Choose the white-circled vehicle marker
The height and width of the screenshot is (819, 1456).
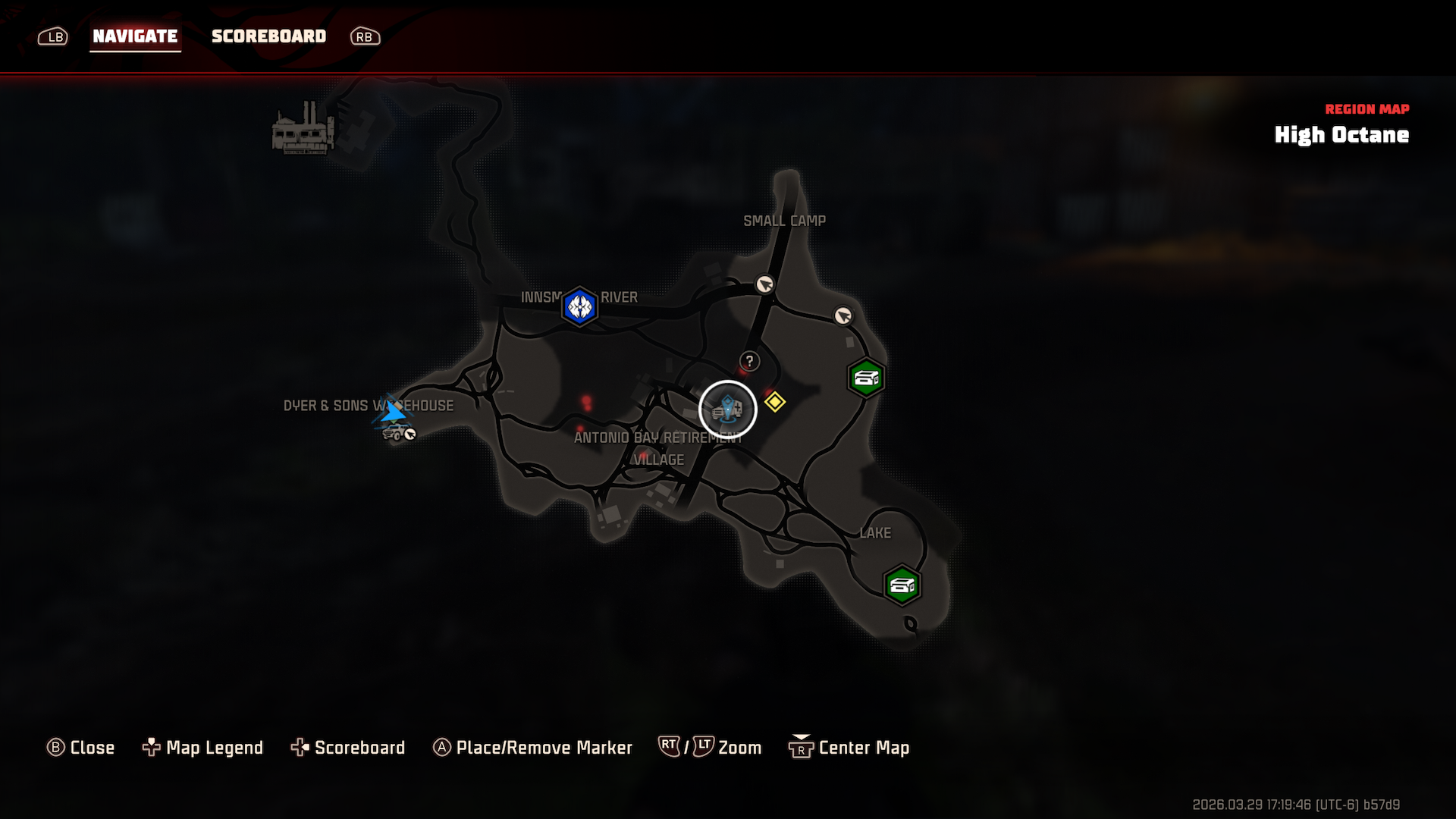point(727,409)
